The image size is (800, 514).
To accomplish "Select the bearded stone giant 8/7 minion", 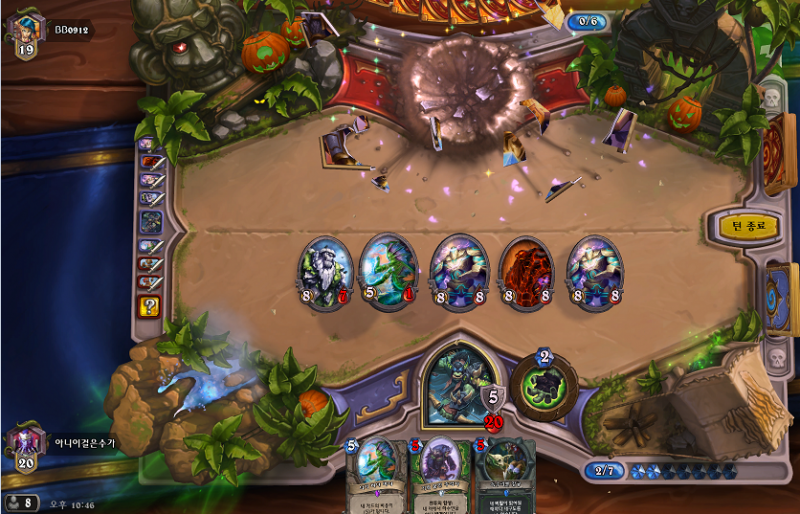I will (x=326, y=270).
